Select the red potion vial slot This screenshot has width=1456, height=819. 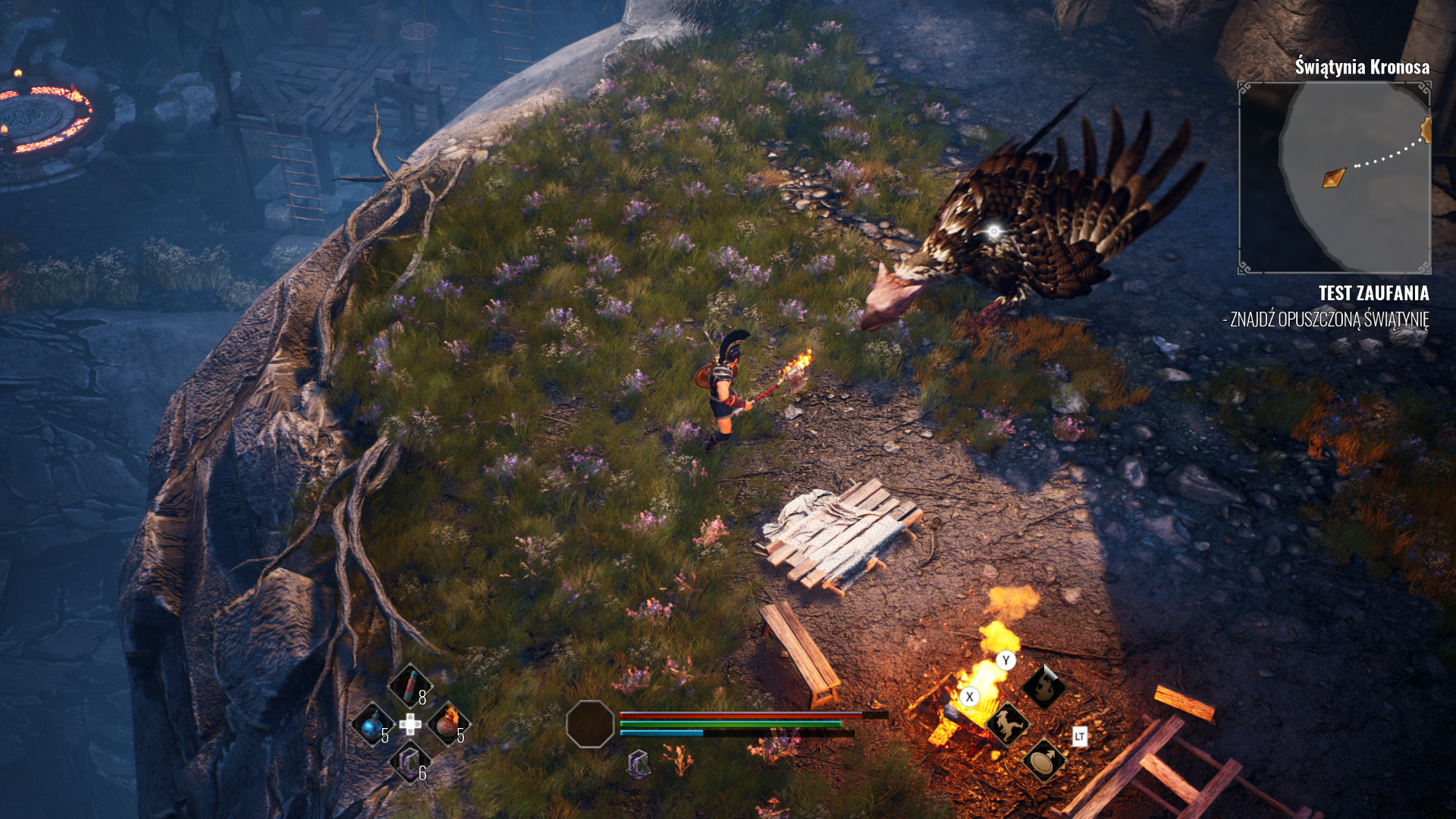click(409, 685)
